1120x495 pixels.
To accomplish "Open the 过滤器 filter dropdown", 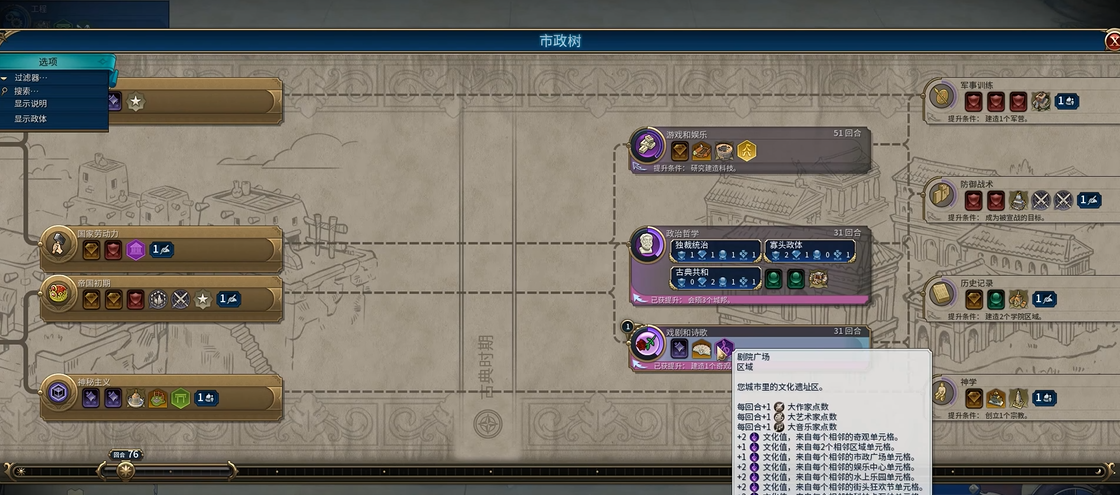I will pos(30,77).
